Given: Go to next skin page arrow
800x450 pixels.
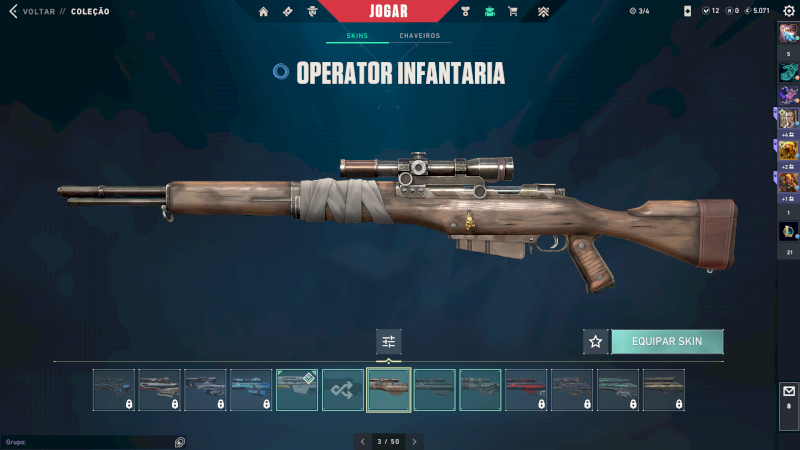Looking at the screenshot, I should click(x=414, y=441).
